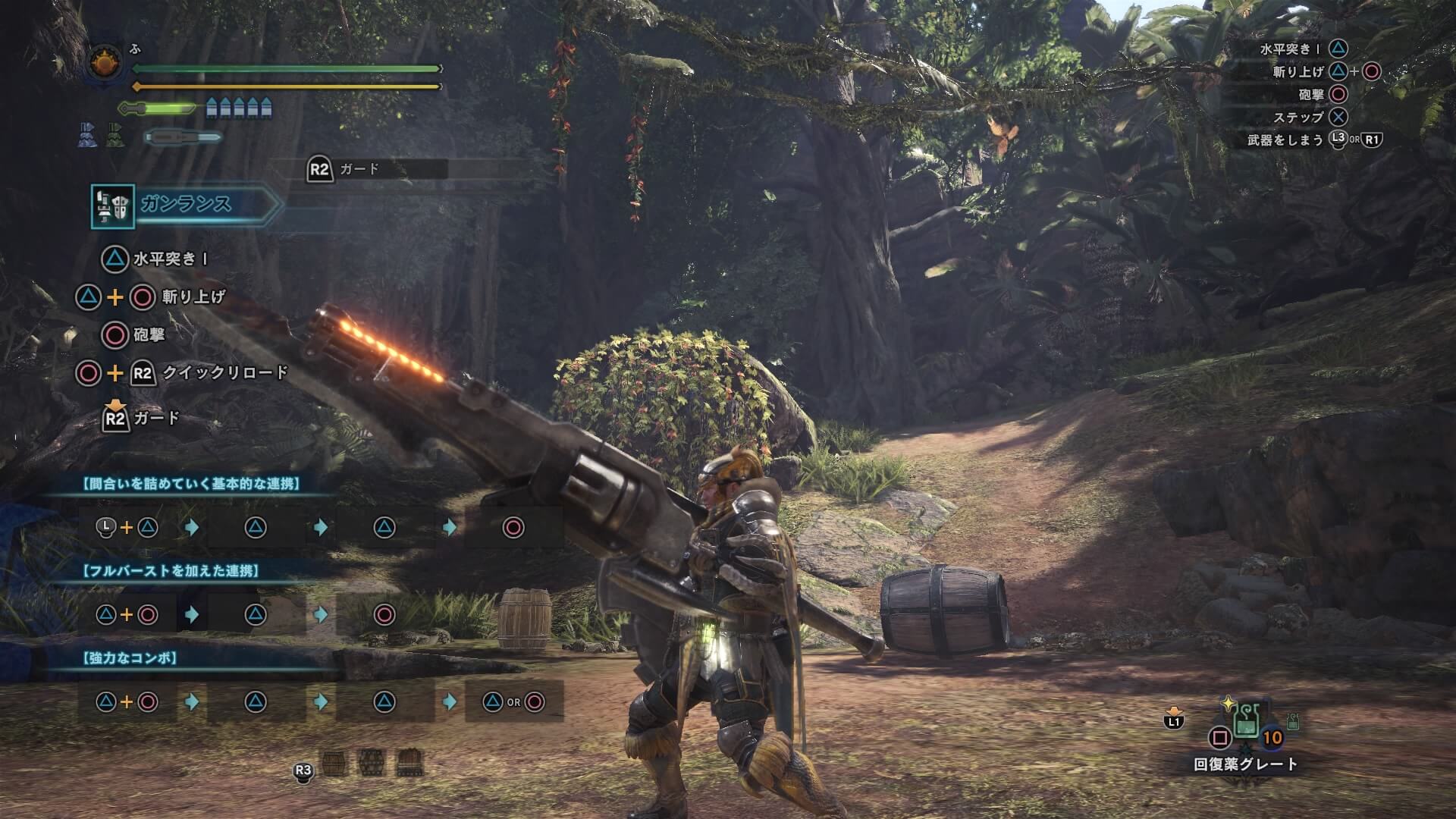Select the 回復薬グレート potion item slot
The height and width of the screenshot is (819, 1456).
1246,720
